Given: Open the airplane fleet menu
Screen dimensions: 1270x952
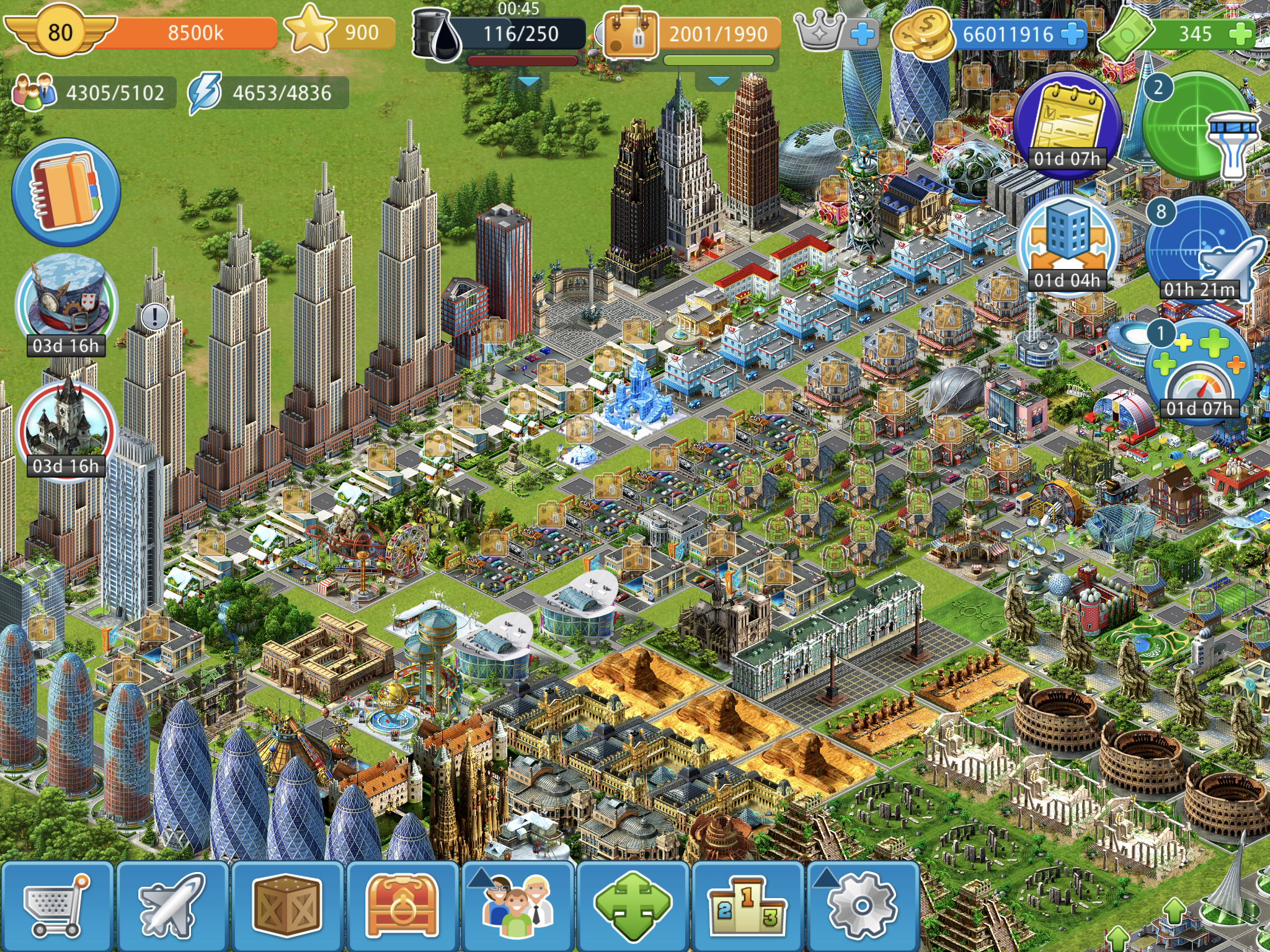Looking at the screenshot, I should 172,906.
